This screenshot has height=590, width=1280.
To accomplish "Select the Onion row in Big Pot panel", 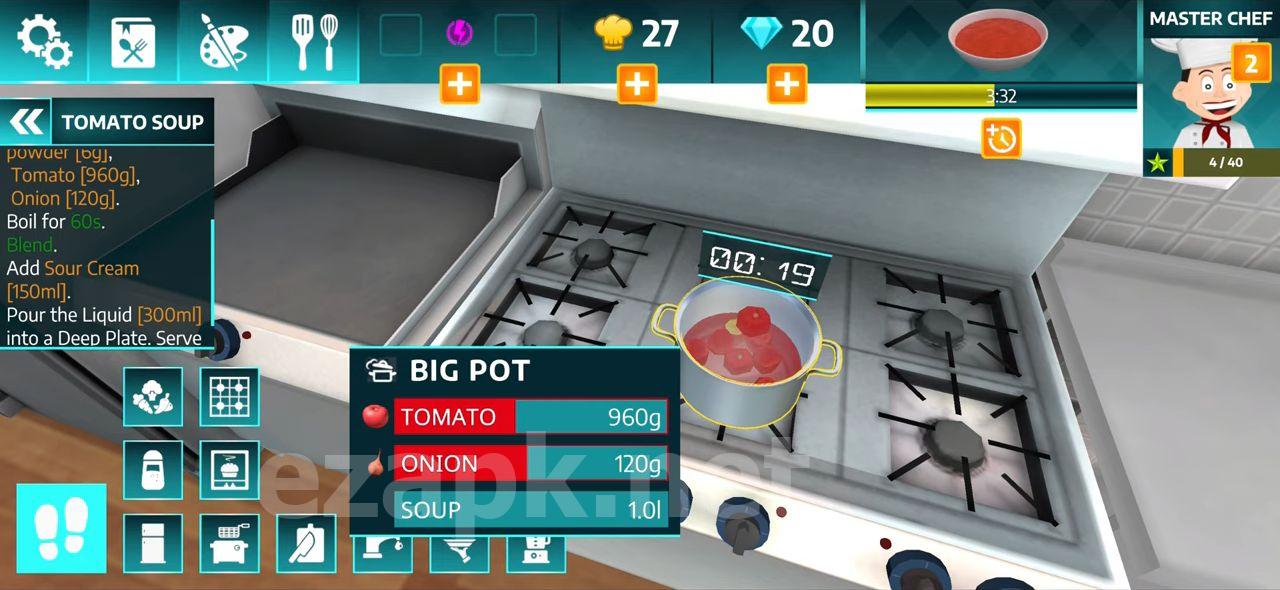I will (530, 464).
